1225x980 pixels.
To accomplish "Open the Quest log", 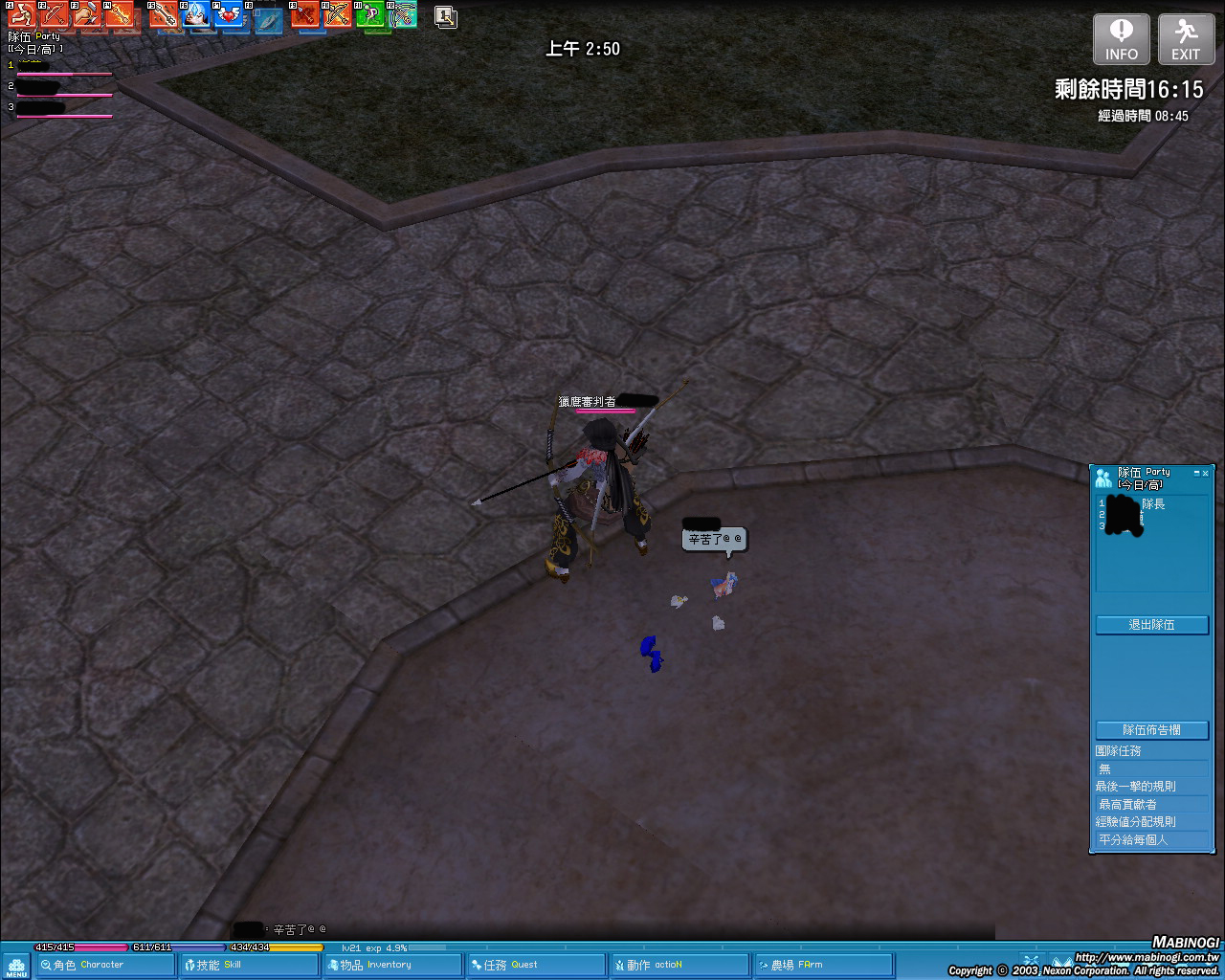I will point(536,965).
